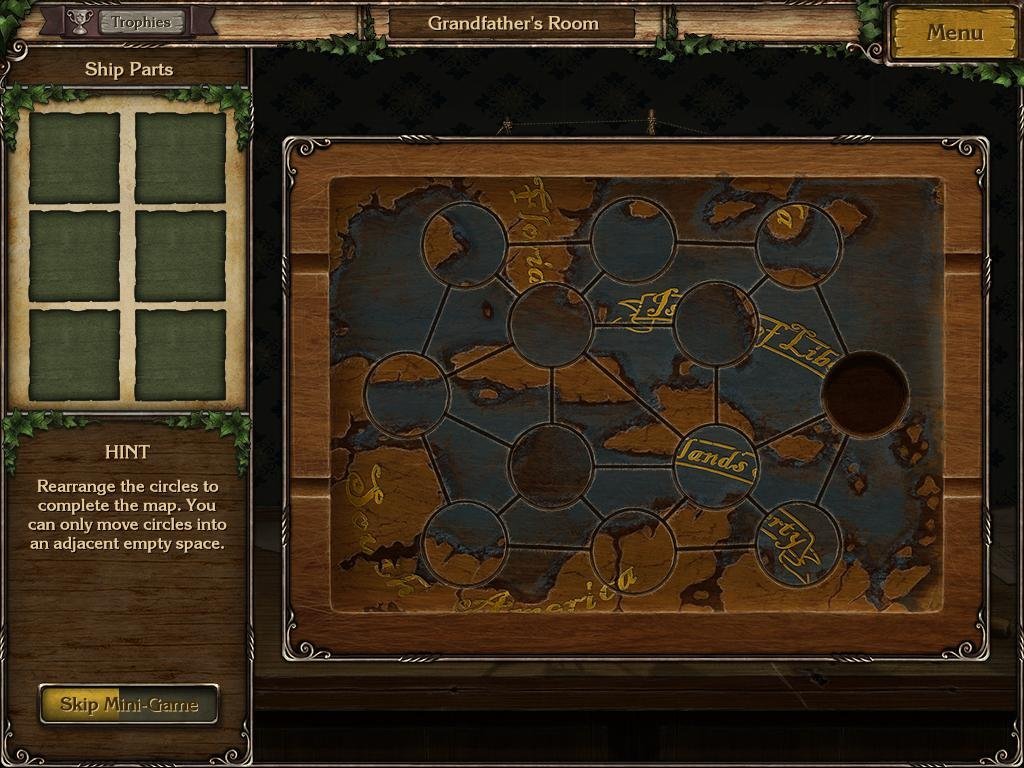Skip the mini-game
Image resolution: width=1024 pixels, height=768 pixels.
tap(128, 704)
